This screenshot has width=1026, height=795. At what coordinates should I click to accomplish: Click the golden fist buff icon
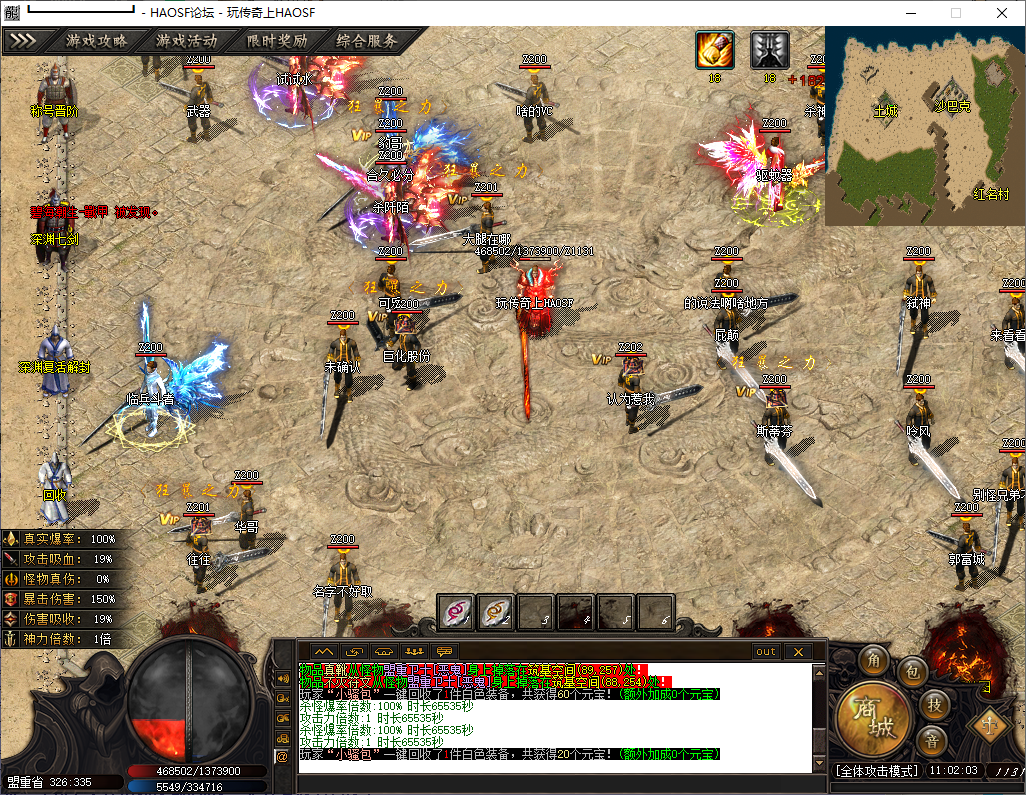click(714, 50)
